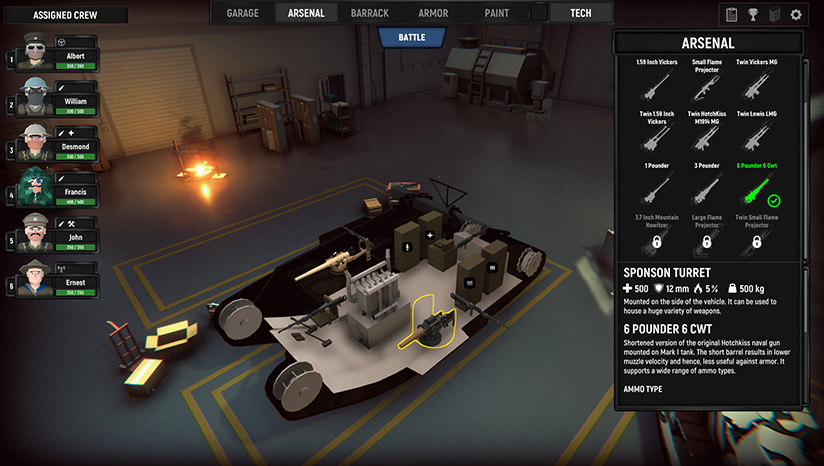824x466 pixels.
Task: Open settings via the gear icon
Action: tap(796, 15)
